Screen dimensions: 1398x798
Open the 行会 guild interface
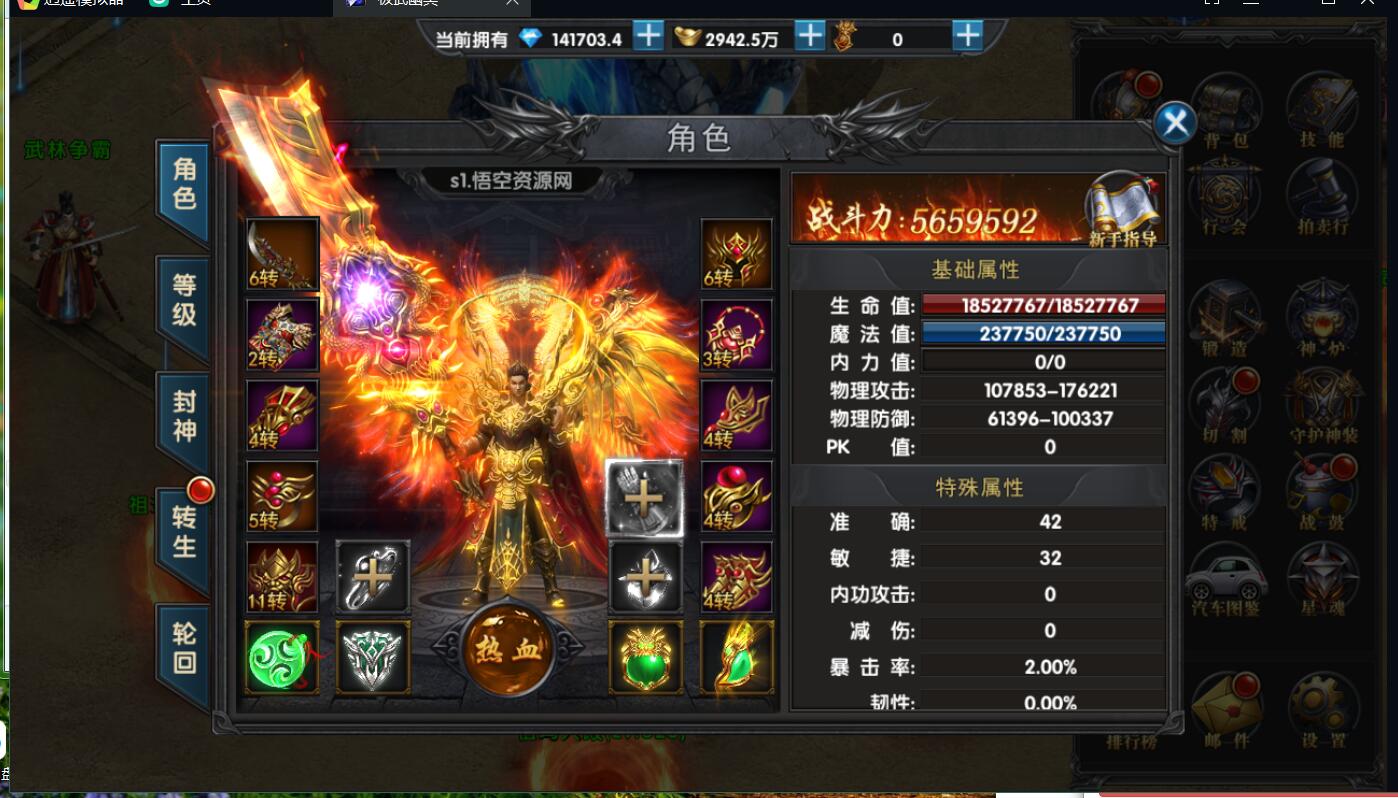pos(1224,192)
